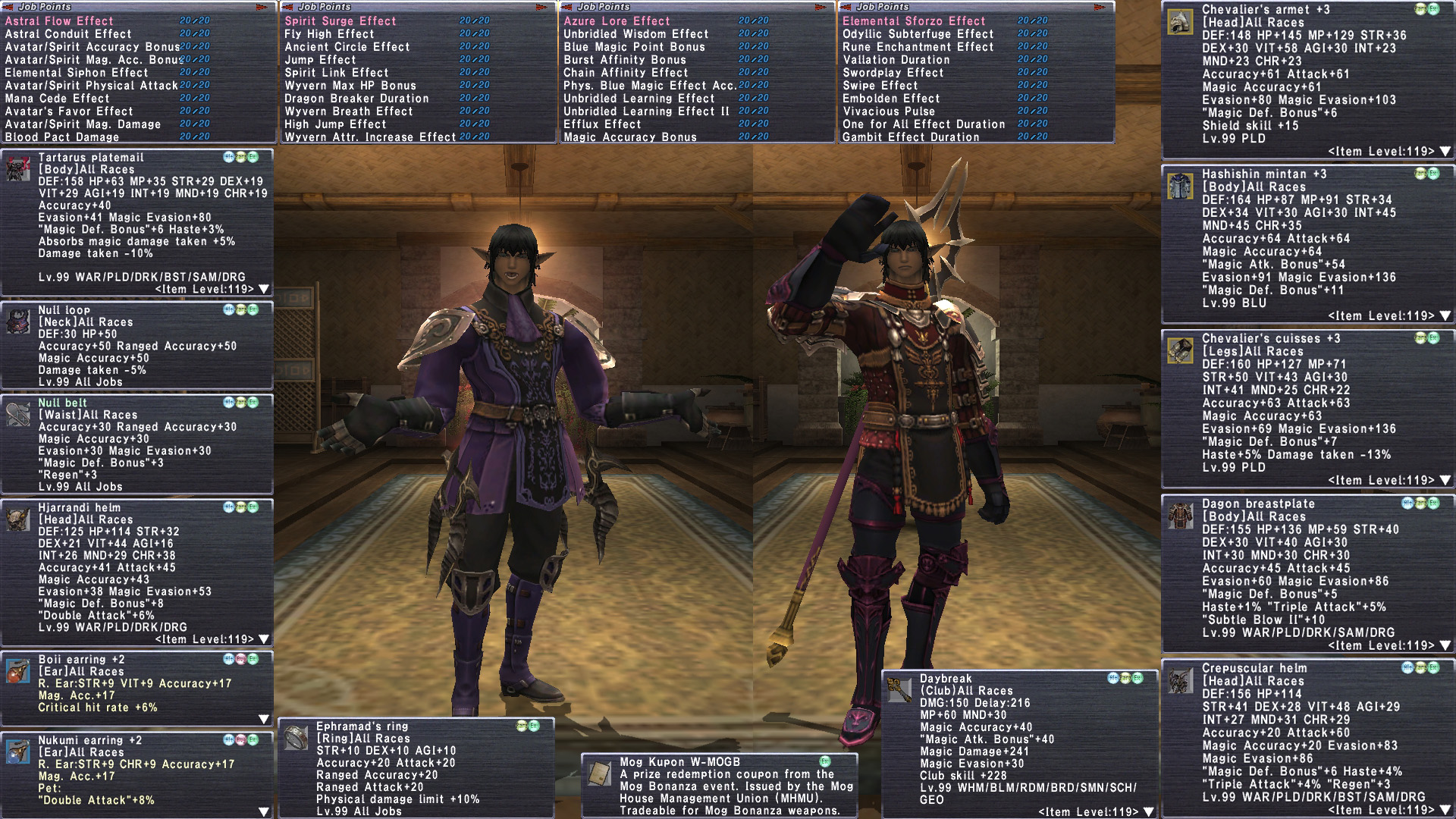The width and height of the screenshot is (1456, 819).
Task: Click the Tartarus platemail item icon
Action: (x=18, y=169)
